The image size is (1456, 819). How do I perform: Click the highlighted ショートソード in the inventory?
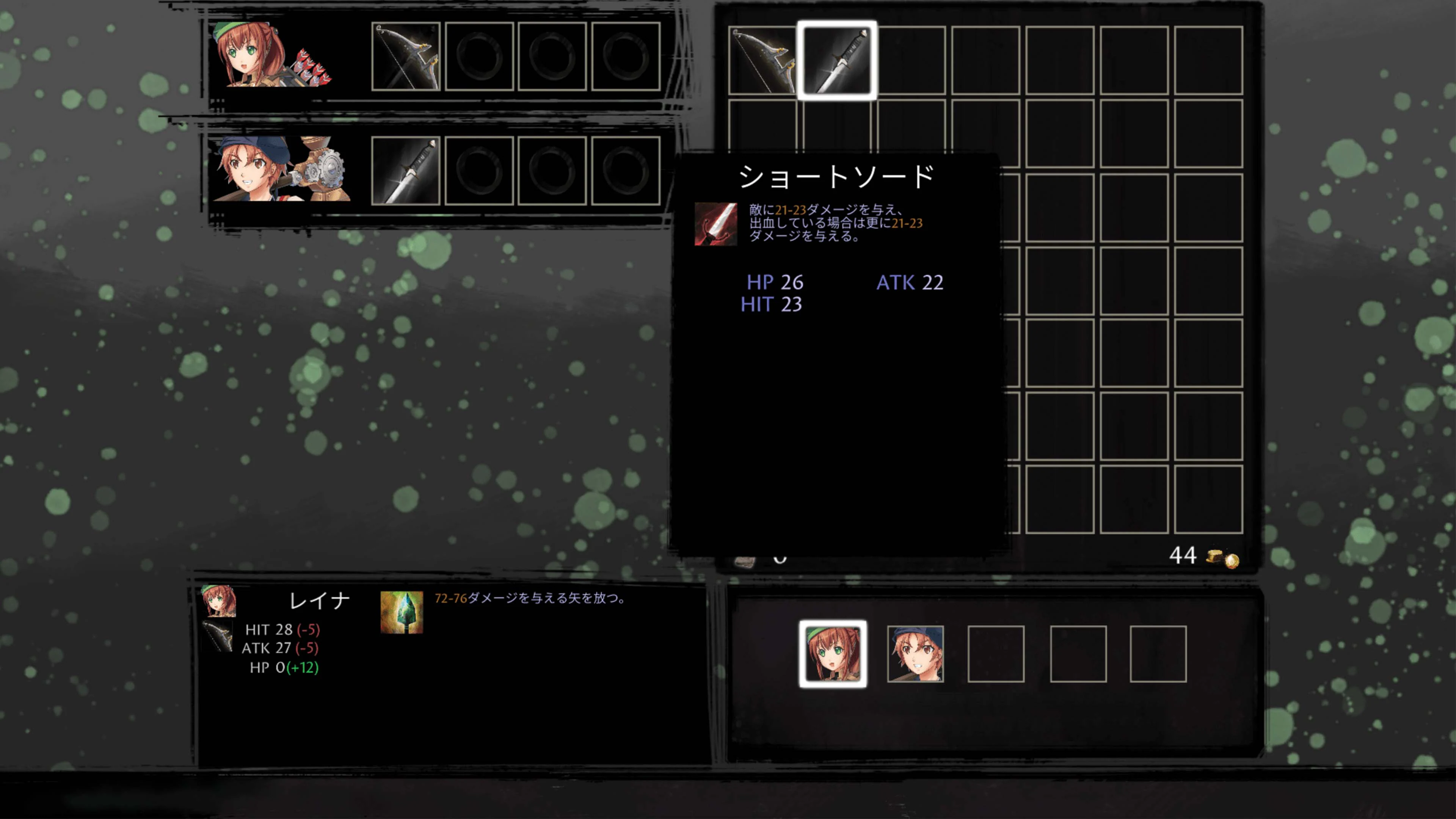tap(836, 60)
